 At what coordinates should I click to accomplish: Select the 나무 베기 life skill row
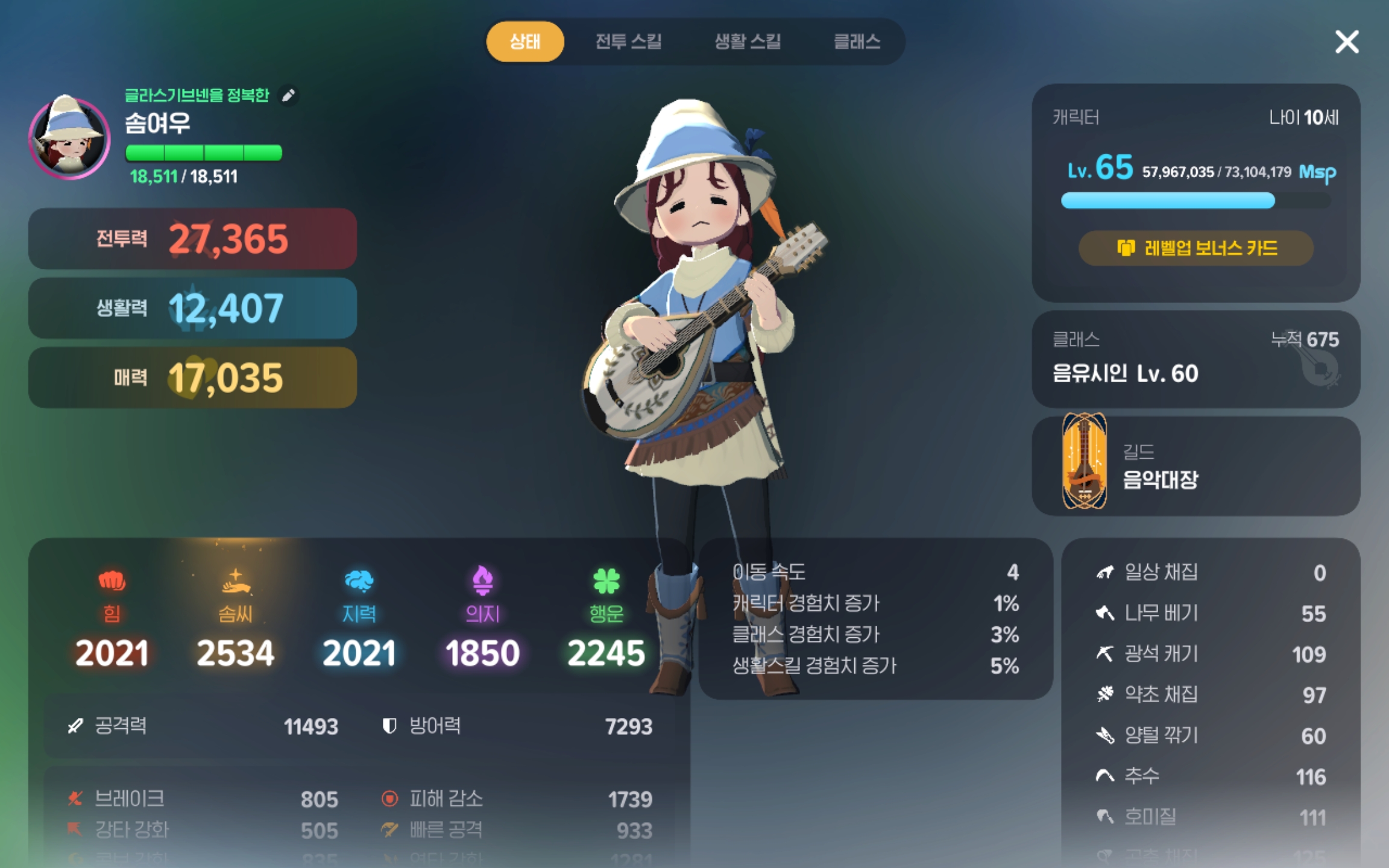coord(1211,614)
